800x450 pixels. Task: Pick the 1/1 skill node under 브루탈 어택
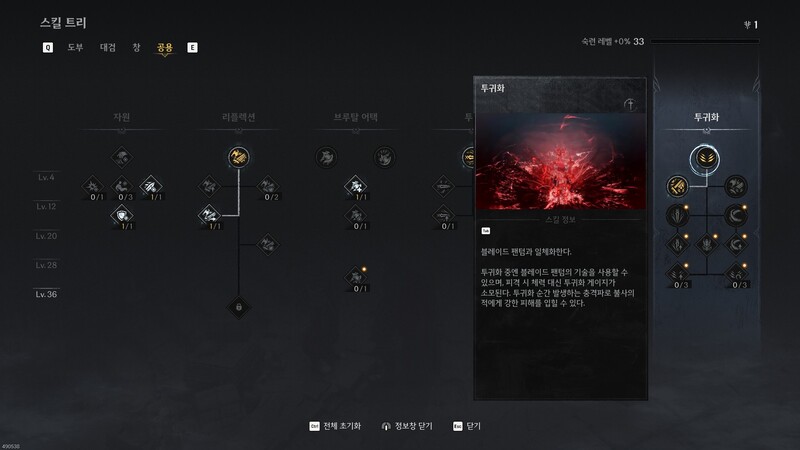tap(355, 186)
